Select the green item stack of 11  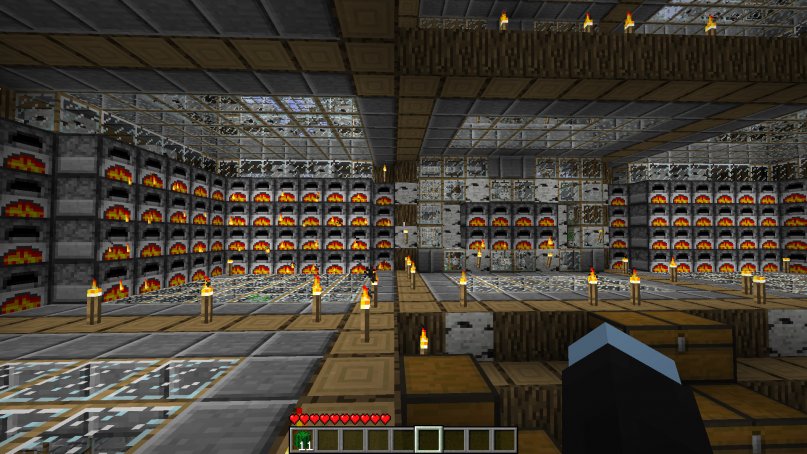click(303, 440)
